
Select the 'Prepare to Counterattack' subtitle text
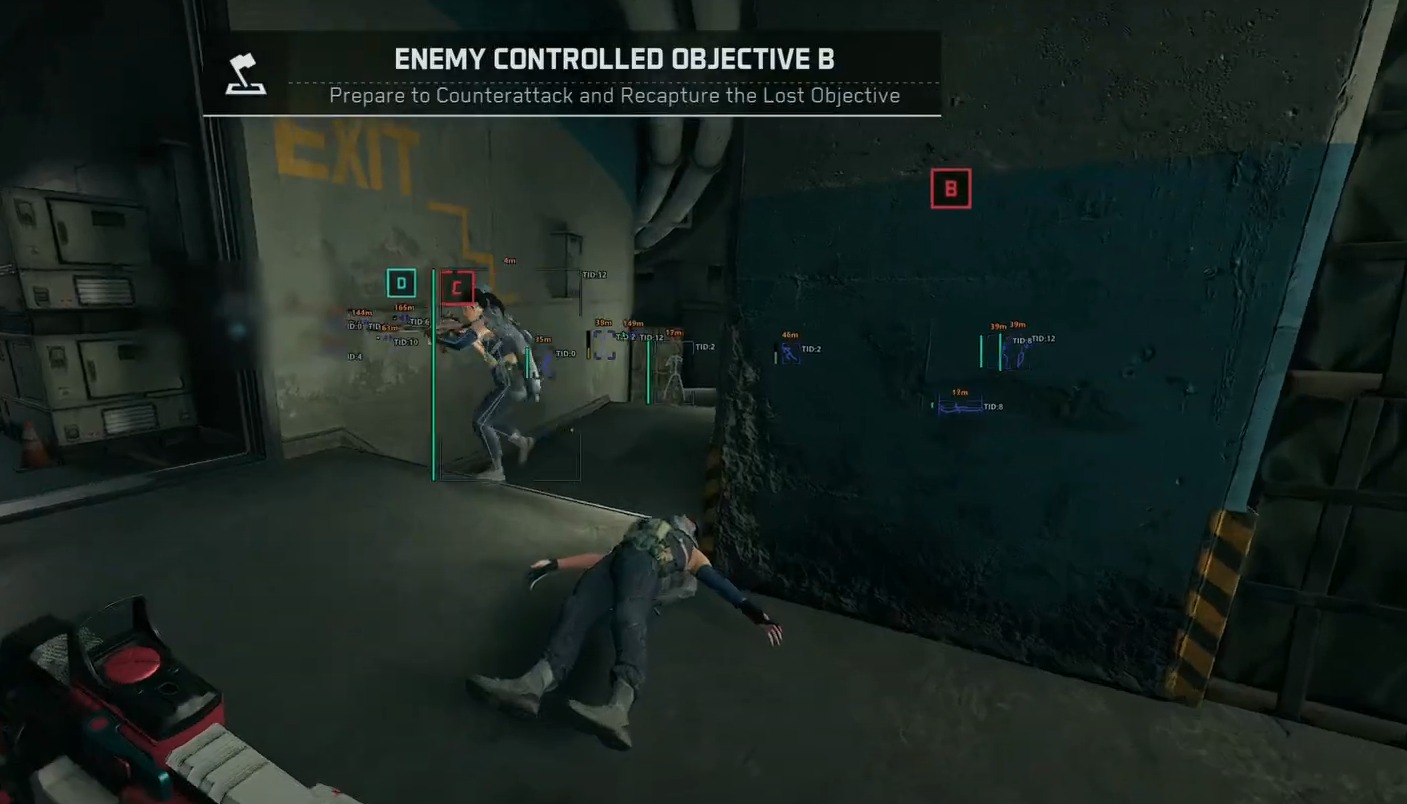pos(613,96)
